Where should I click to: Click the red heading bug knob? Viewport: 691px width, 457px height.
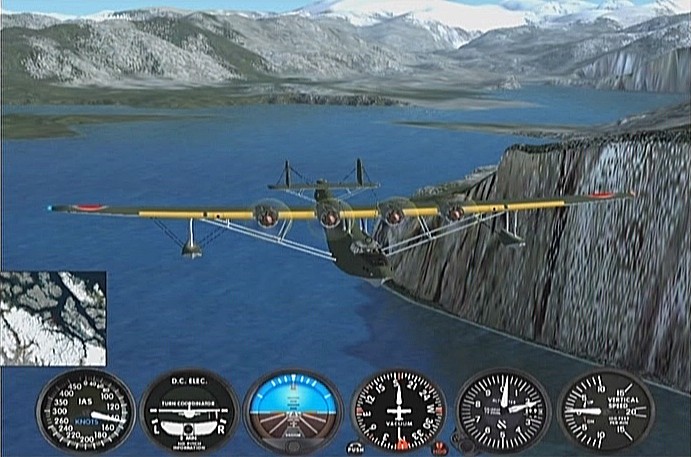440,449
